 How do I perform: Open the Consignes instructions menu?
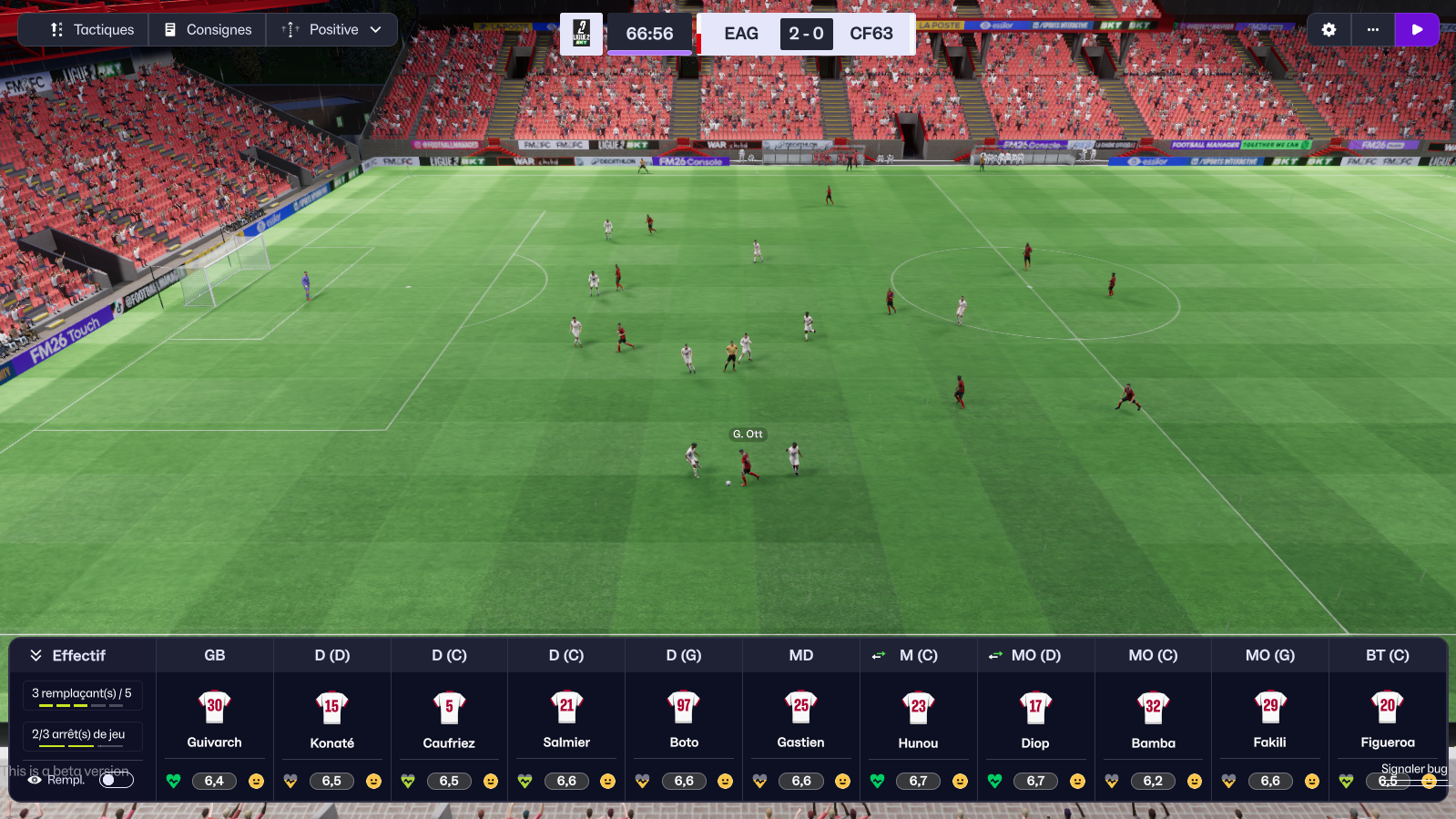point(208,30)
